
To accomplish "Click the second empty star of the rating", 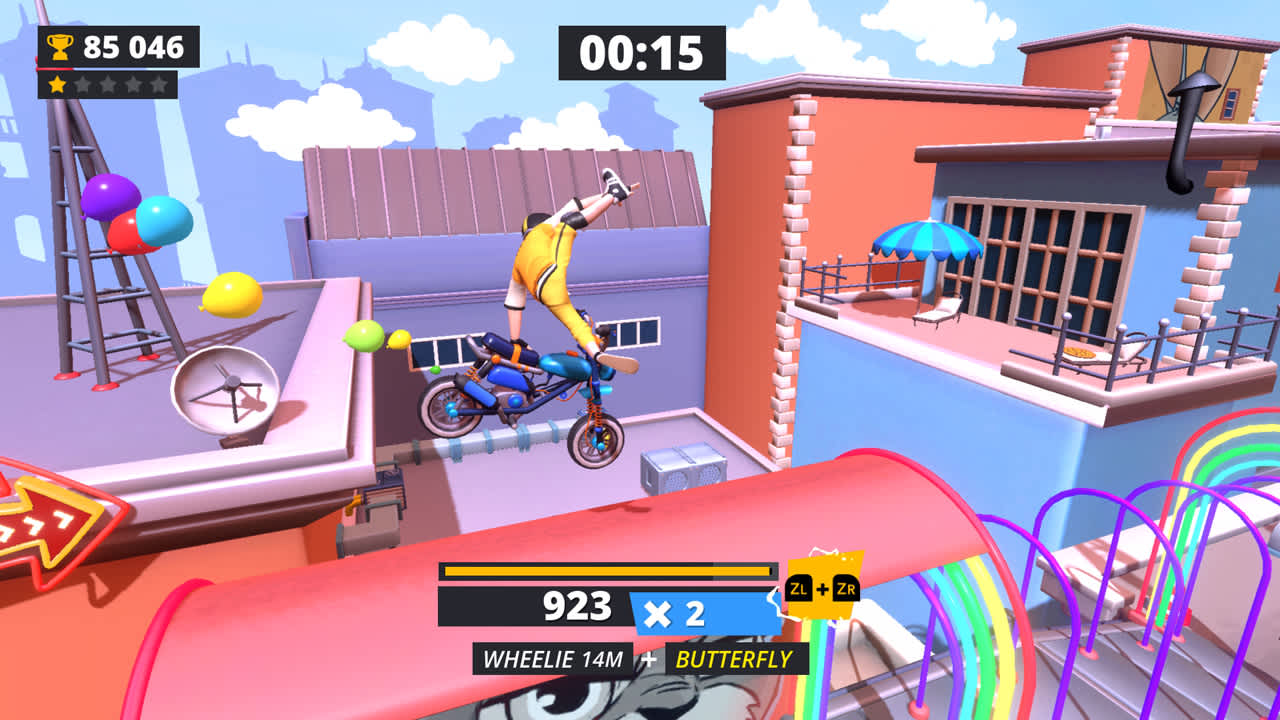I will pos(82,85).
